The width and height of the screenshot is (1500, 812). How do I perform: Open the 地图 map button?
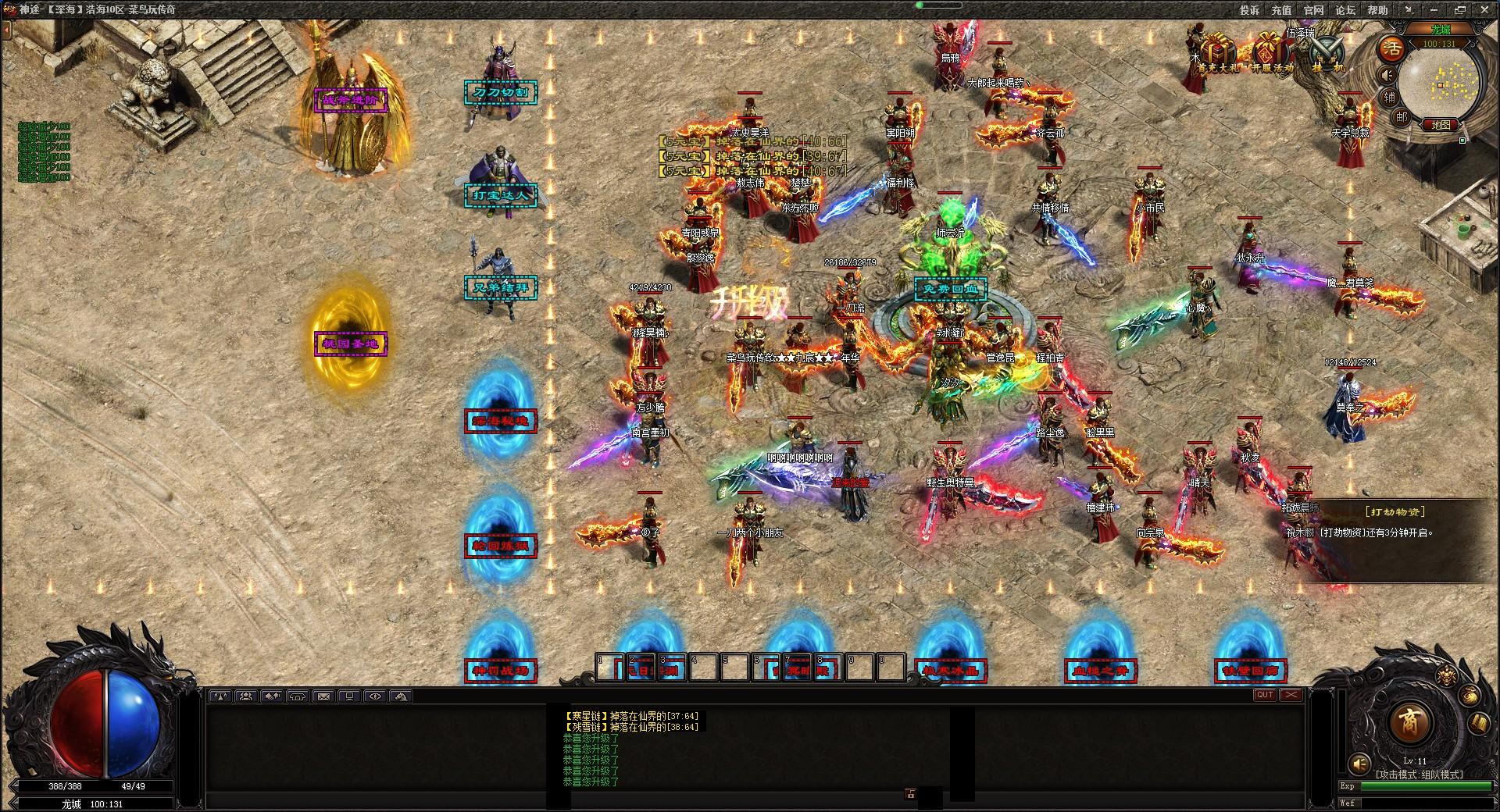1441,125
